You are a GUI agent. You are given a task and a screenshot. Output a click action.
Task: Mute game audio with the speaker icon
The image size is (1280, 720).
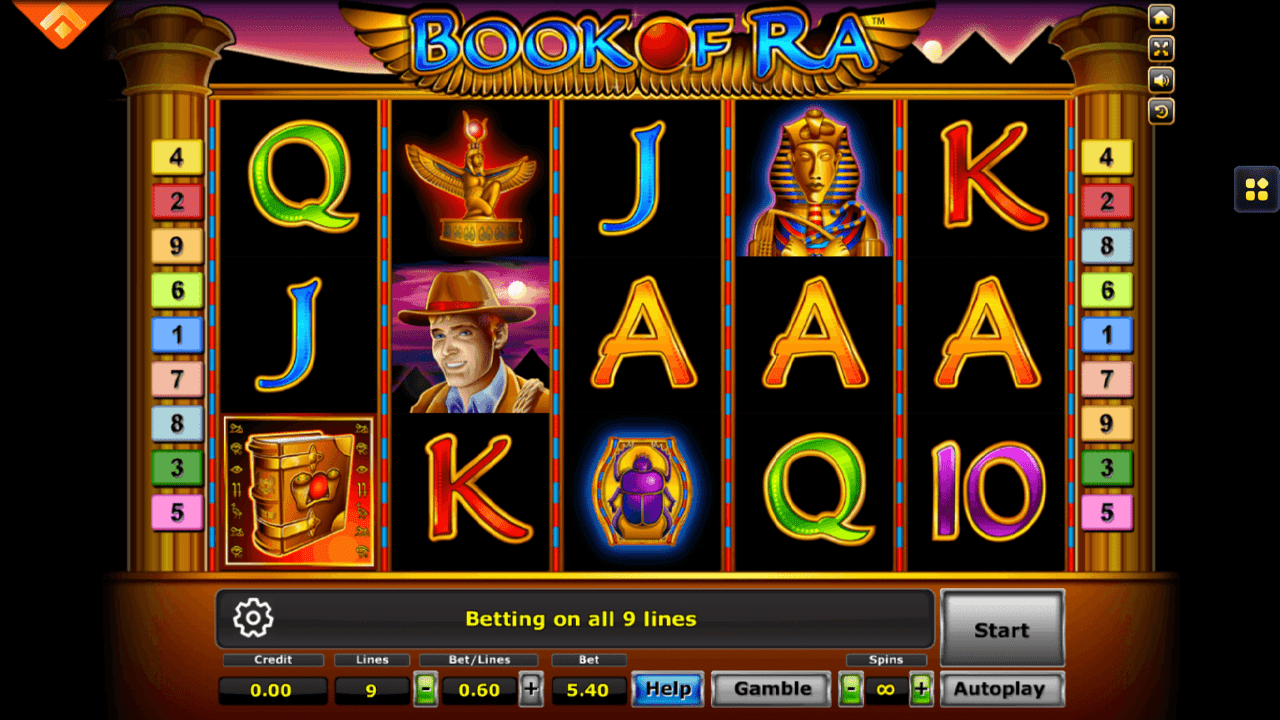[x=1161, y=80]
